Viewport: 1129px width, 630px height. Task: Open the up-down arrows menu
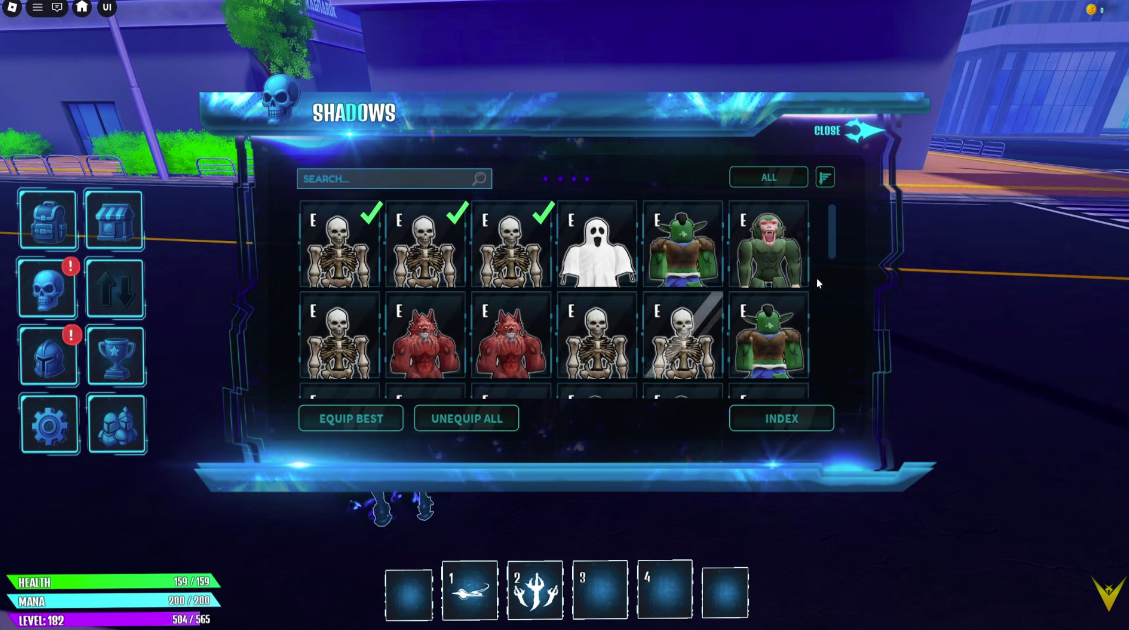pos(114,289)
